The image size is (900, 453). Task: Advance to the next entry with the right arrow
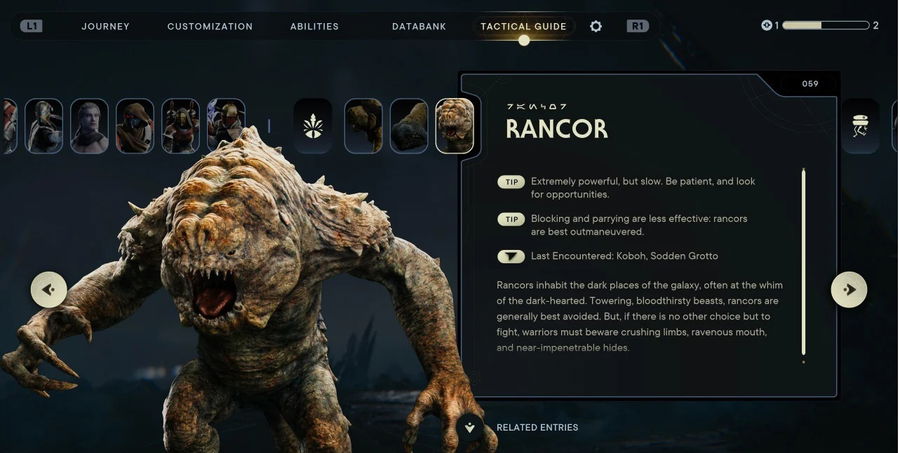click(x=849, y=290)
